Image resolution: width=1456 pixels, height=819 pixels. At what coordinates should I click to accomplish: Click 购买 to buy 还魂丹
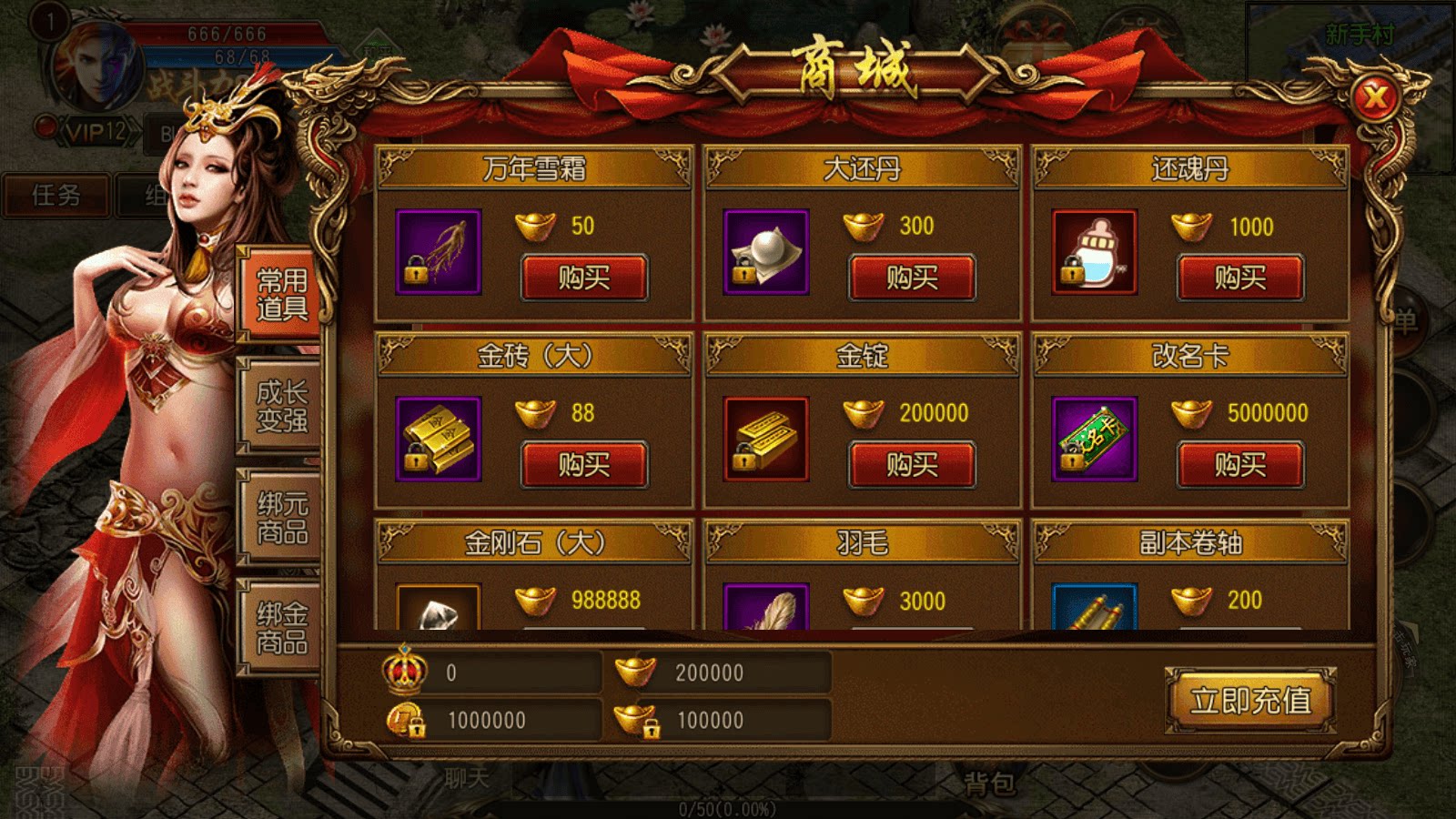tap(1241, 278)
